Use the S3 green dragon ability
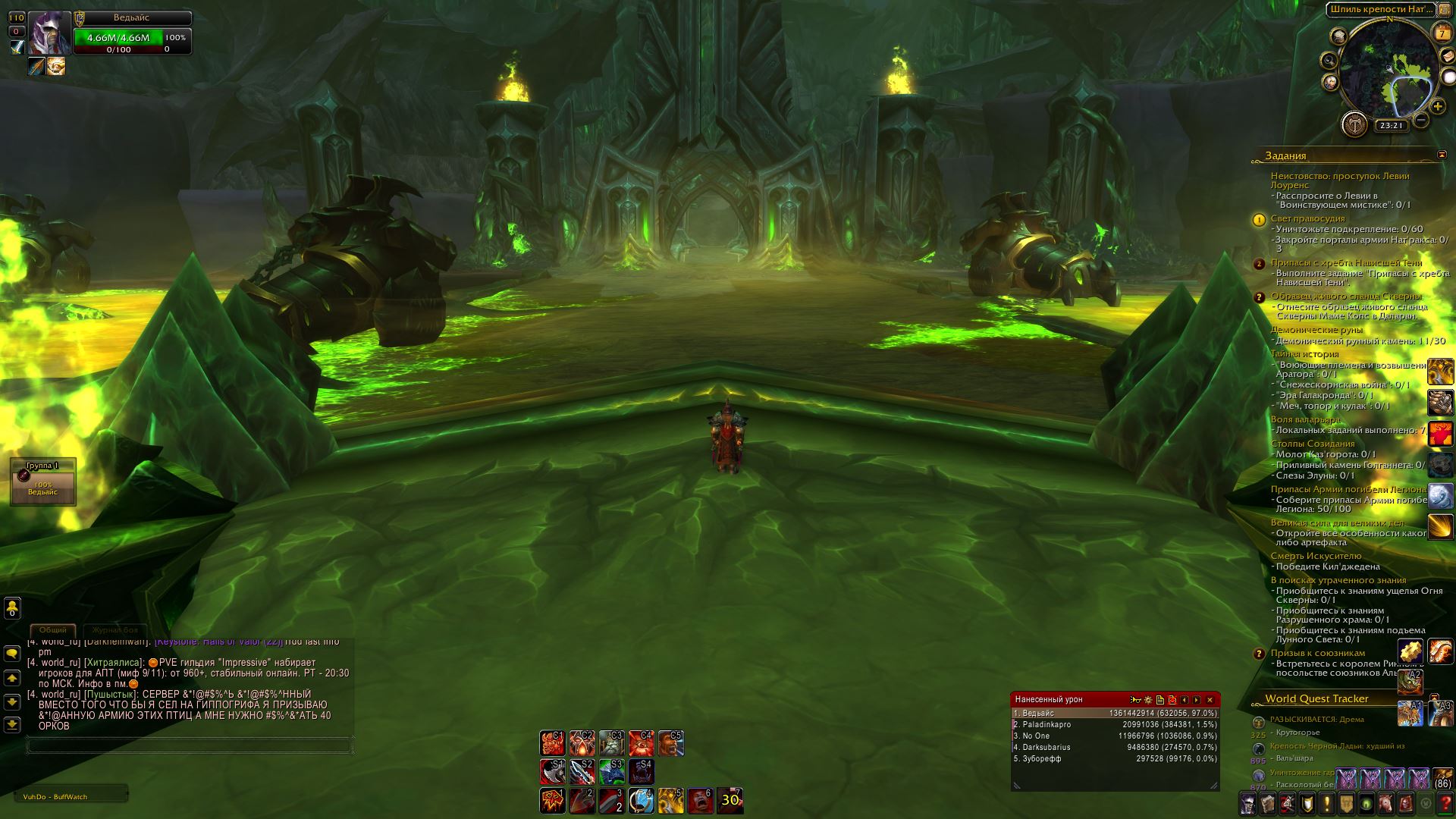This screenshot has height=819, width=1456. [x=611, y=772]
